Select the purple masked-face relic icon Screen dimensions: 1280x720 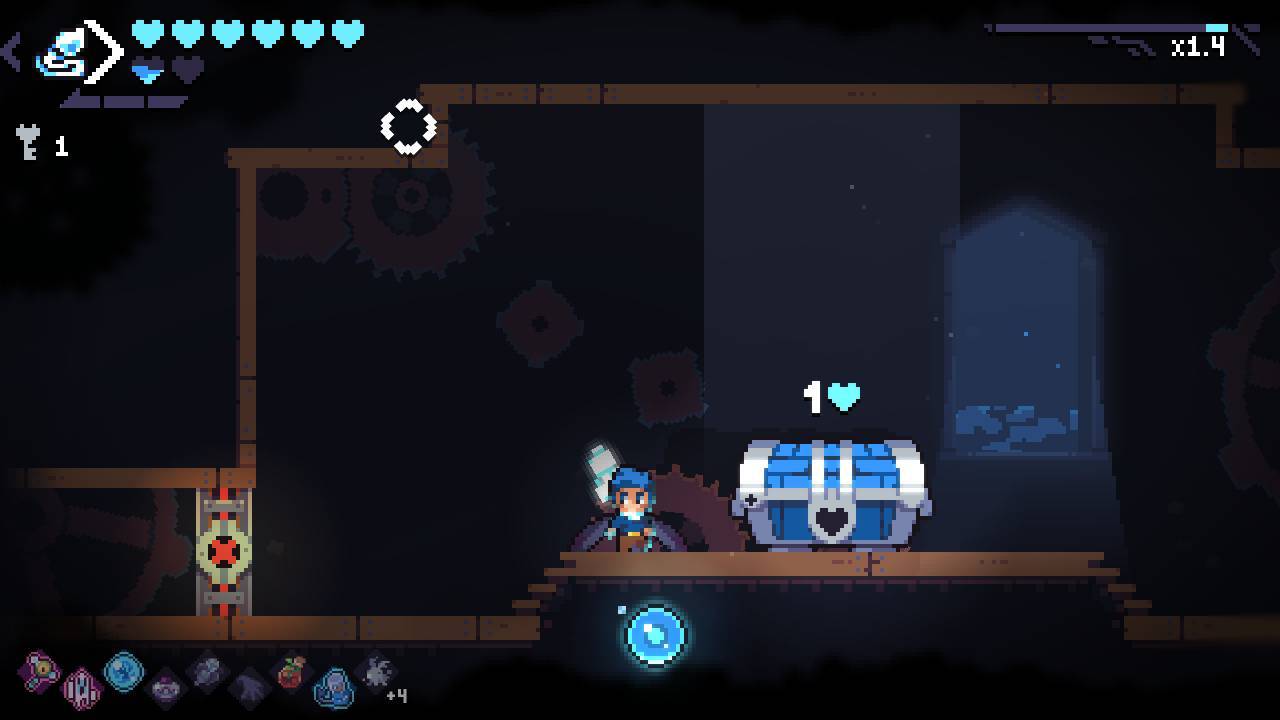tap(166, 688)
